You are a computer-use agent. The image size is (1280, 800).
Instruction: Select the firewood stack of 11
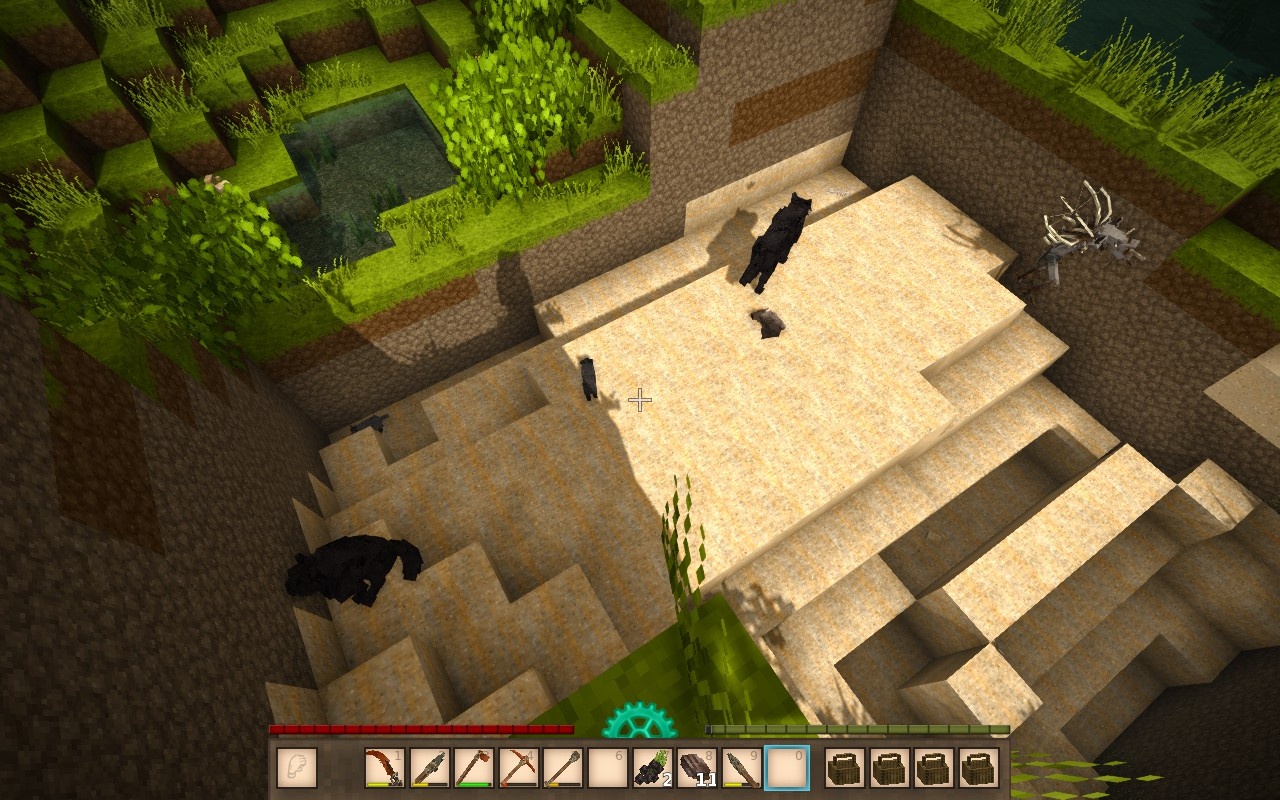[698, 768]
